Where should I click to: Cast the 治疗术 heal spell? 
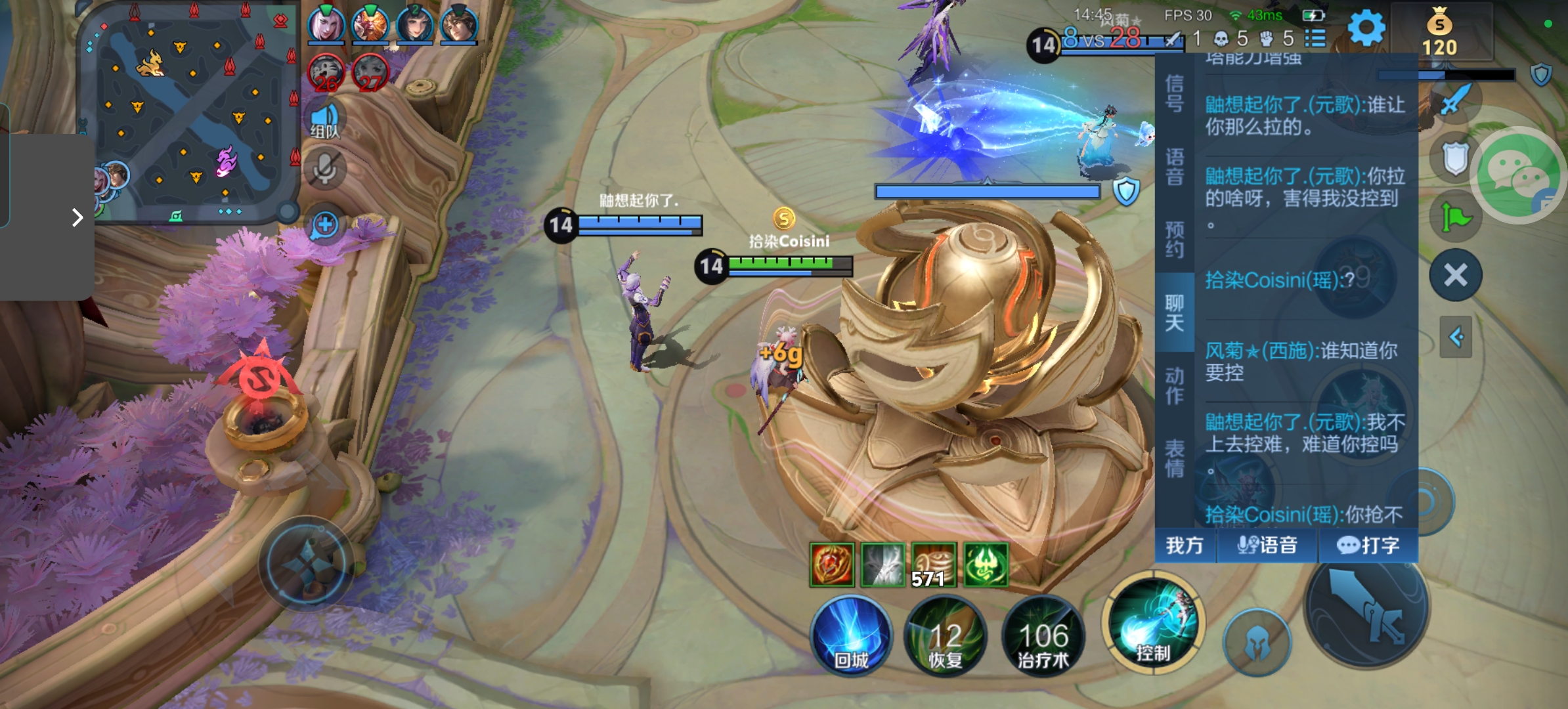pyautogui.click(x=1043, y=635)
